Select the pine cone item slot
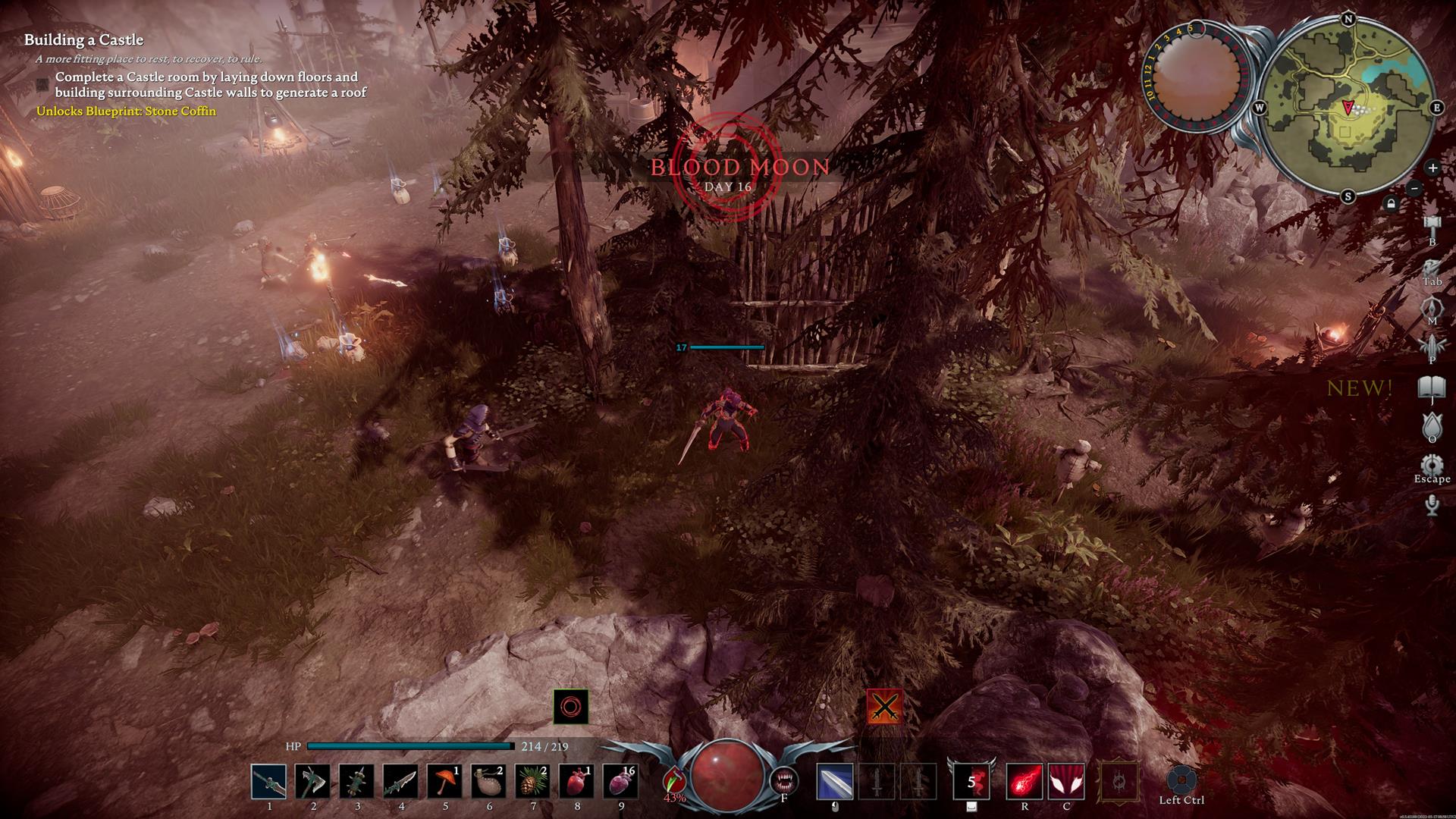Image resolution: width=1456 pixels, height=819 pixels. pos(532,782)
